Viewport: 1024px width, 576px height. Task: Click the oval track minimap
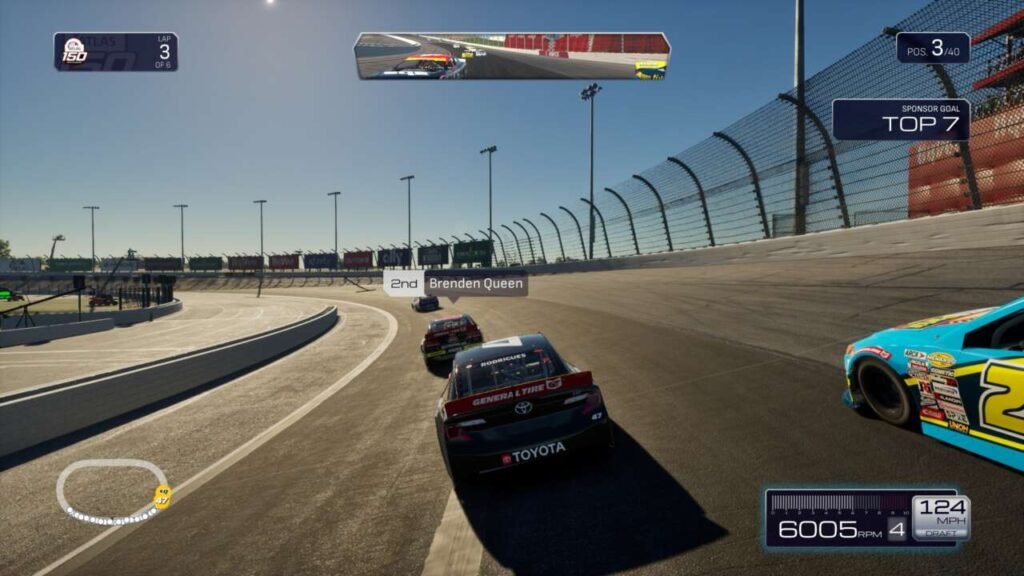113,491
